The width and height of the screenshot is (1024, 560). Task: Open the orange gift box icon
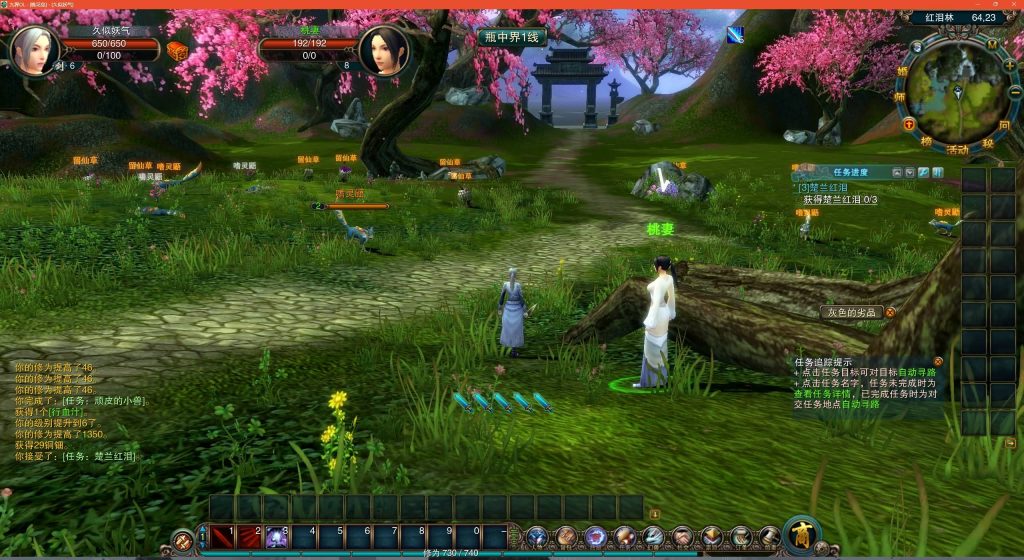point(177,51)
